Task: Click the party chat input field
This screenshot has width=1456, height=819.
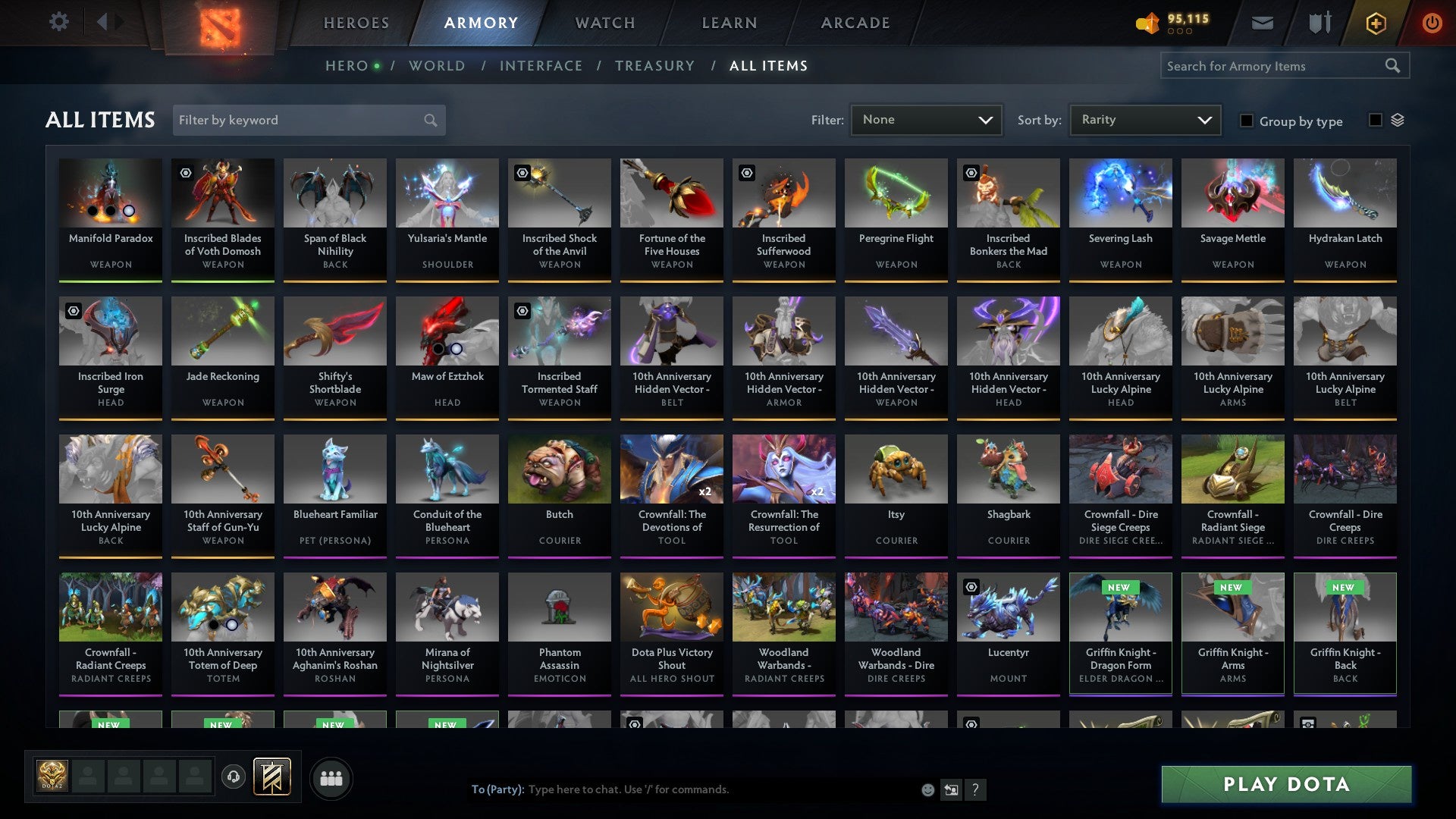Action: tap(682, 789)
